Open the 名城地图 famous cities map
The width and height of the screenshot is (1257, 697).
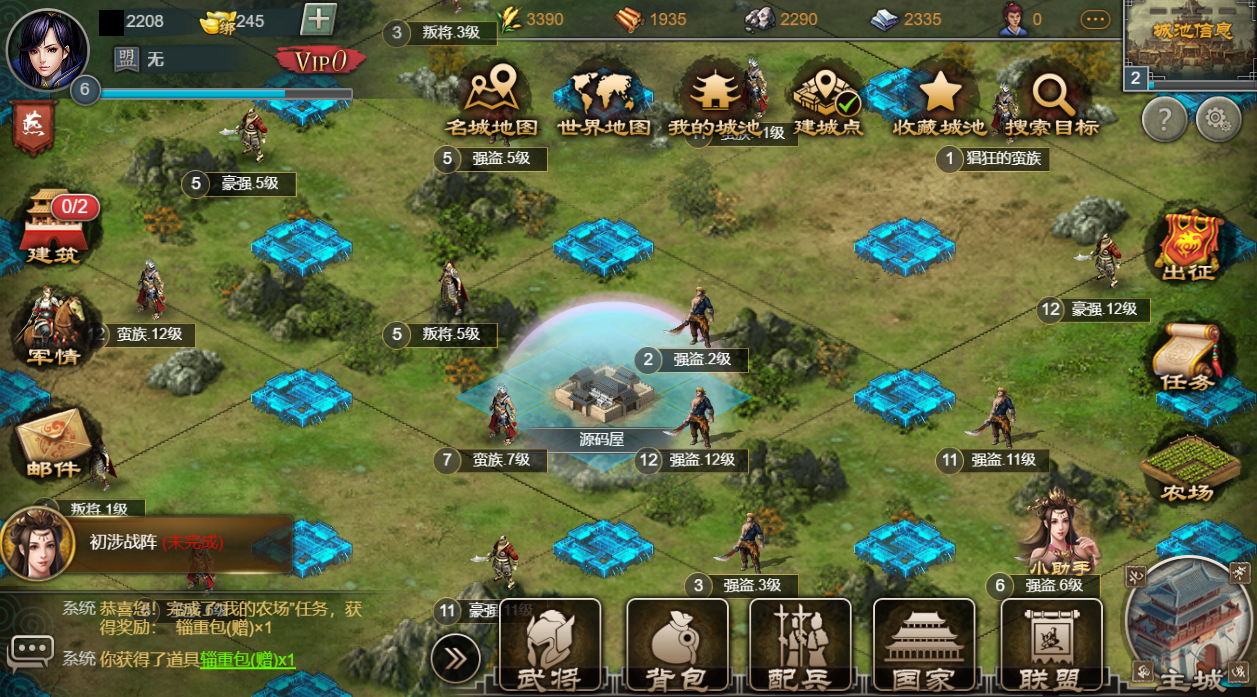tap(492, 101)
